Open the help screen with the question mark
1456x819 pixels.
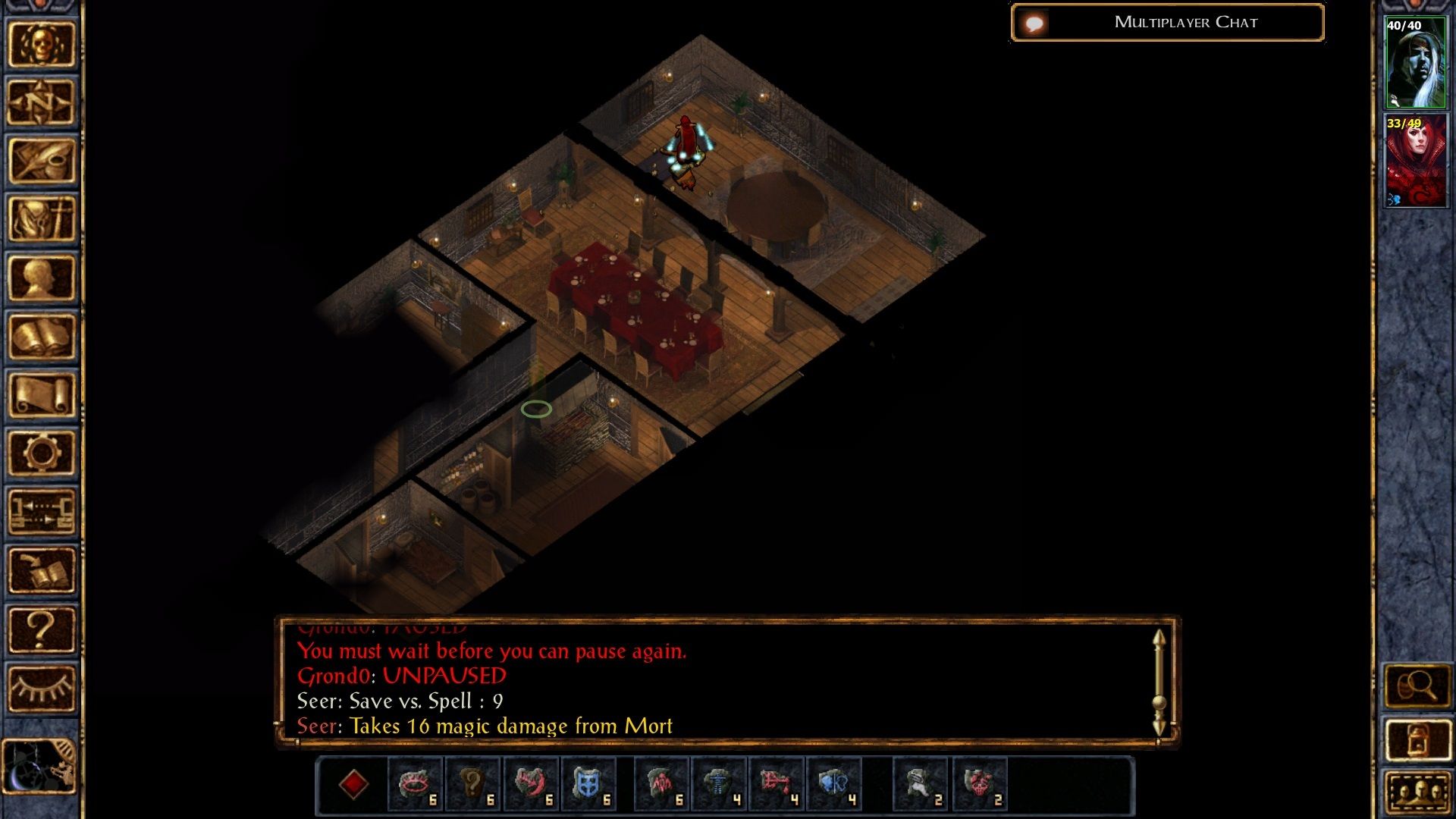[41, 629]
